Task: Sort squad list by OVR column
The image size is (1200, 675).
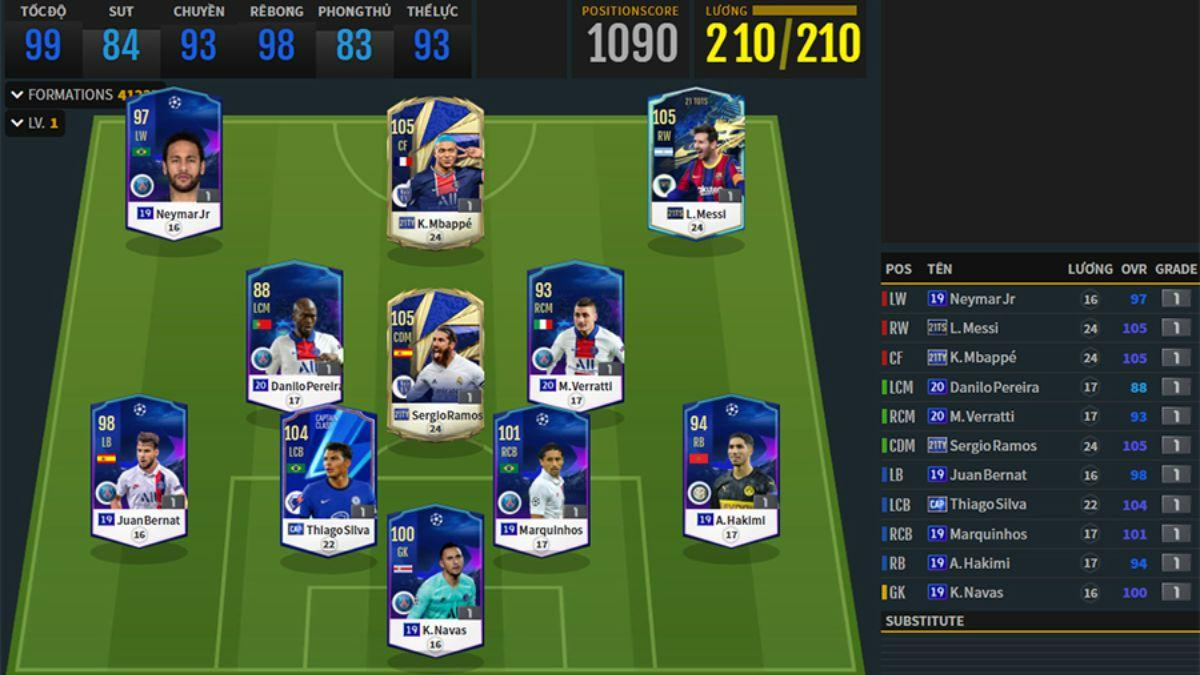Action: pyautogui.click(x=1133, y=269)
